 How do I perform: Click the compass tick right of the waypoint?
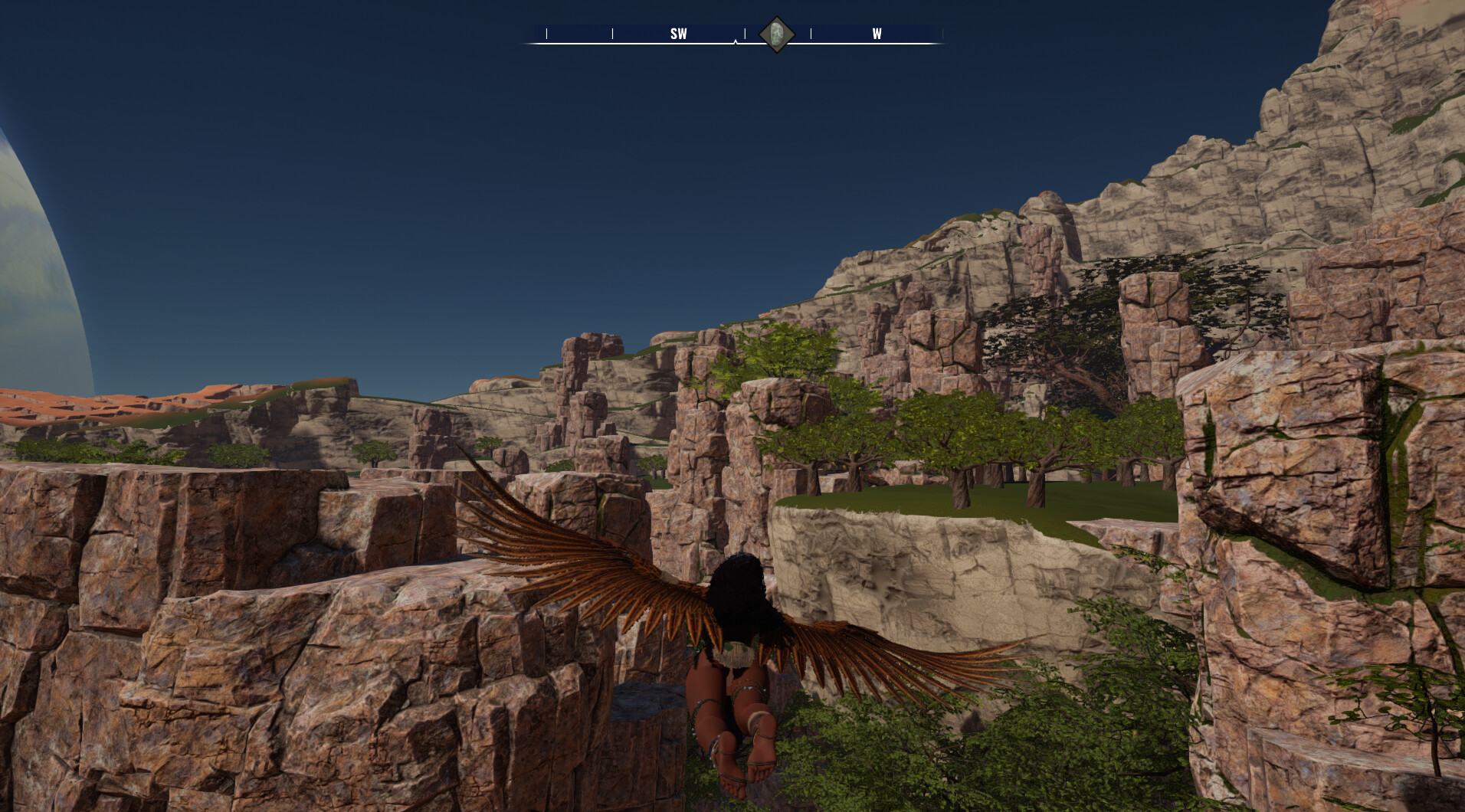811,33
